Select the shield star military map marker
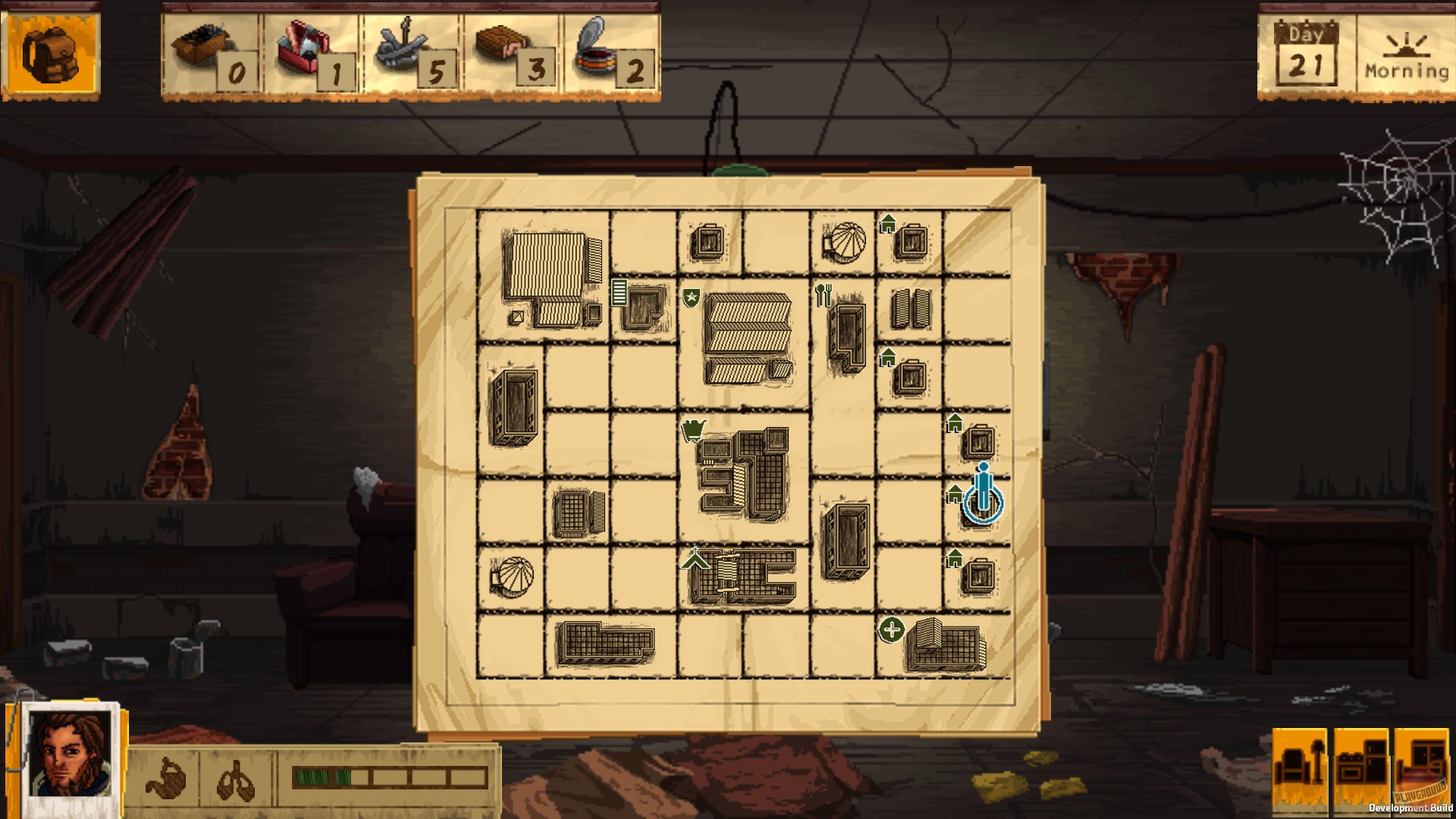This screenshot has height=819, width=1456. coord(691,297)
